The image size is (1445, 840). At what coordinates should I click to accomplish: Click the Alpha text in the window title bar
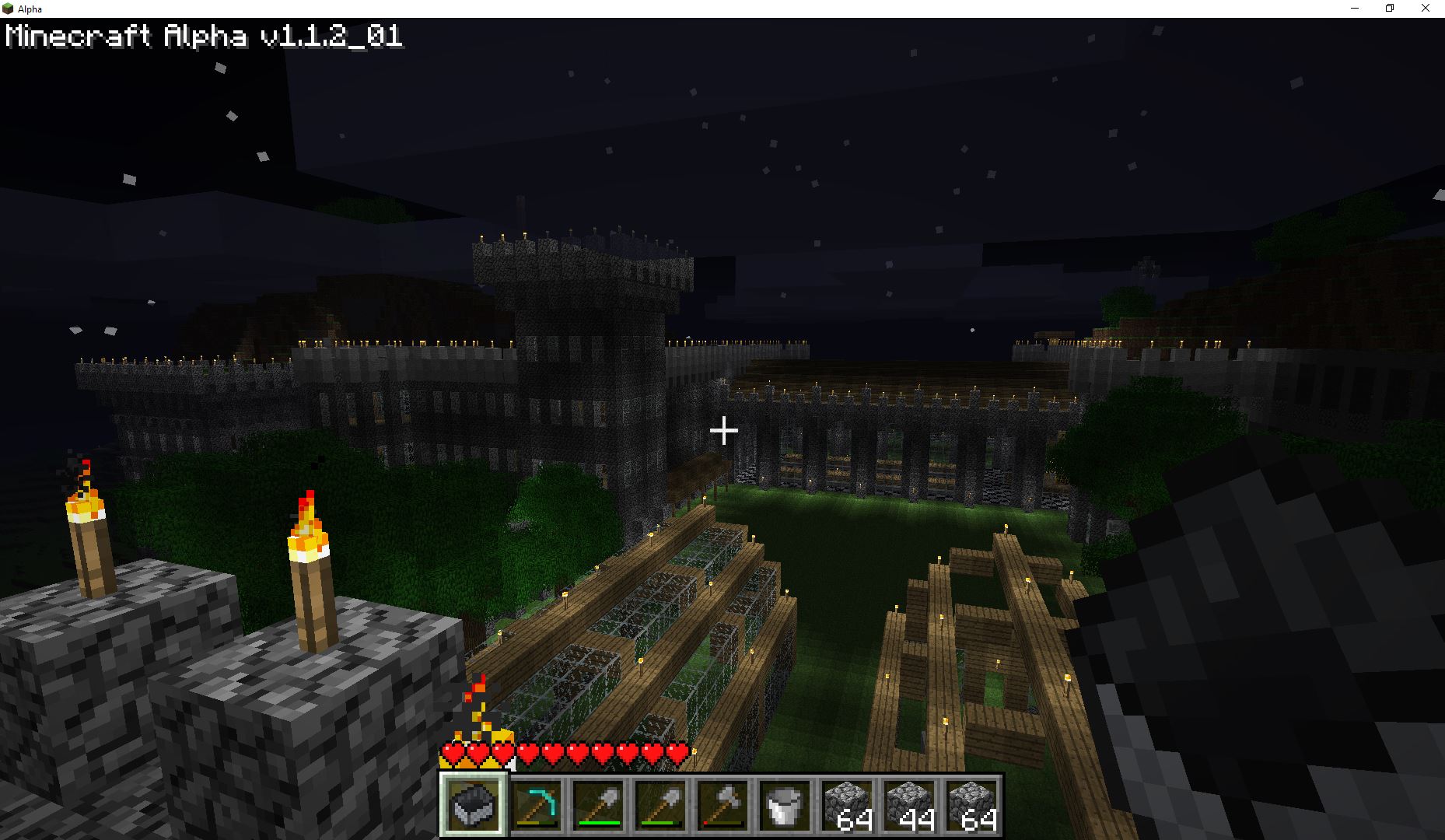tap(29, 9)
